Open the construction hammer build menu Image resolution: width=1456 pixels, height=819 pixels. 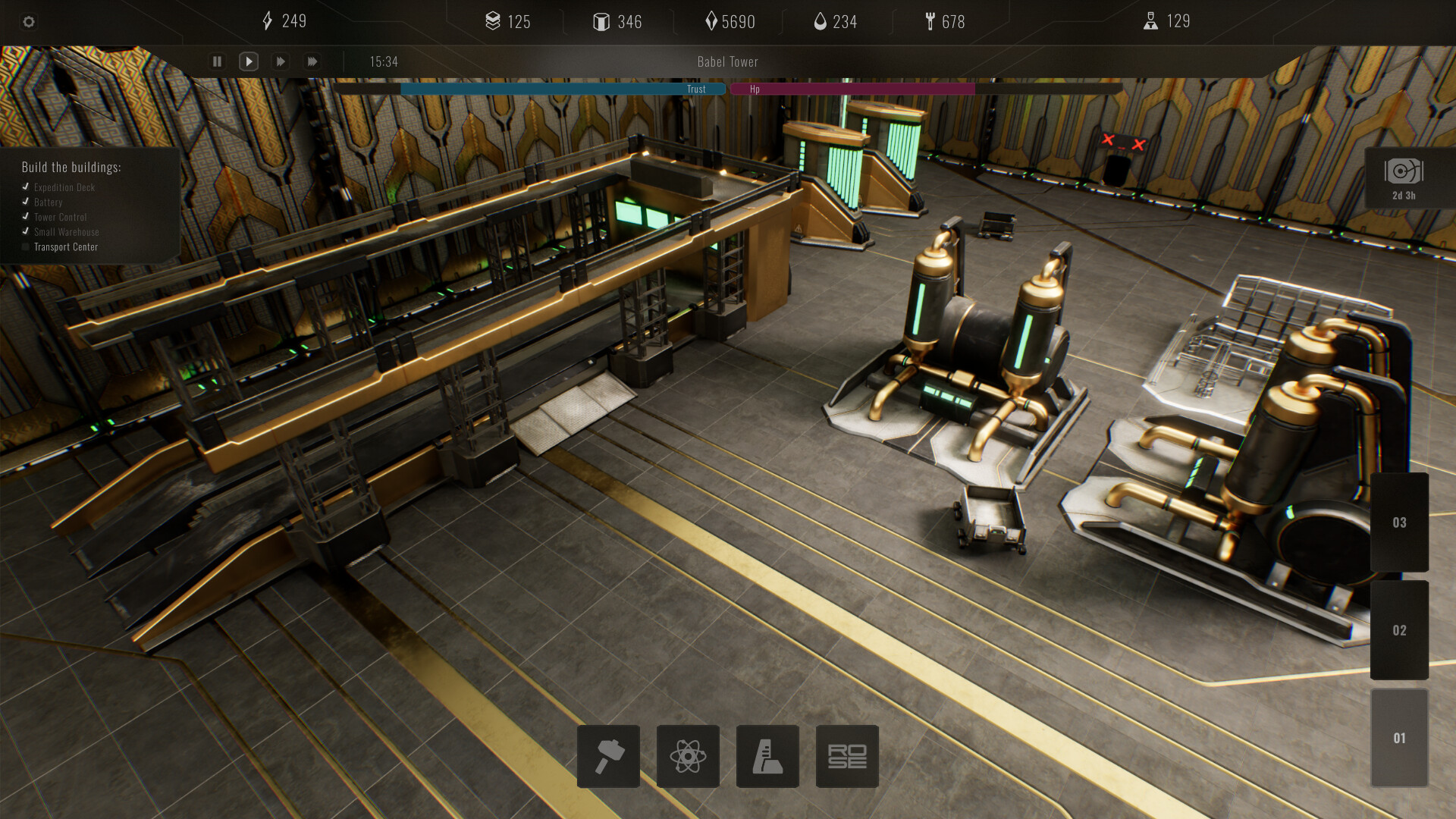click(x=608, y=756)
